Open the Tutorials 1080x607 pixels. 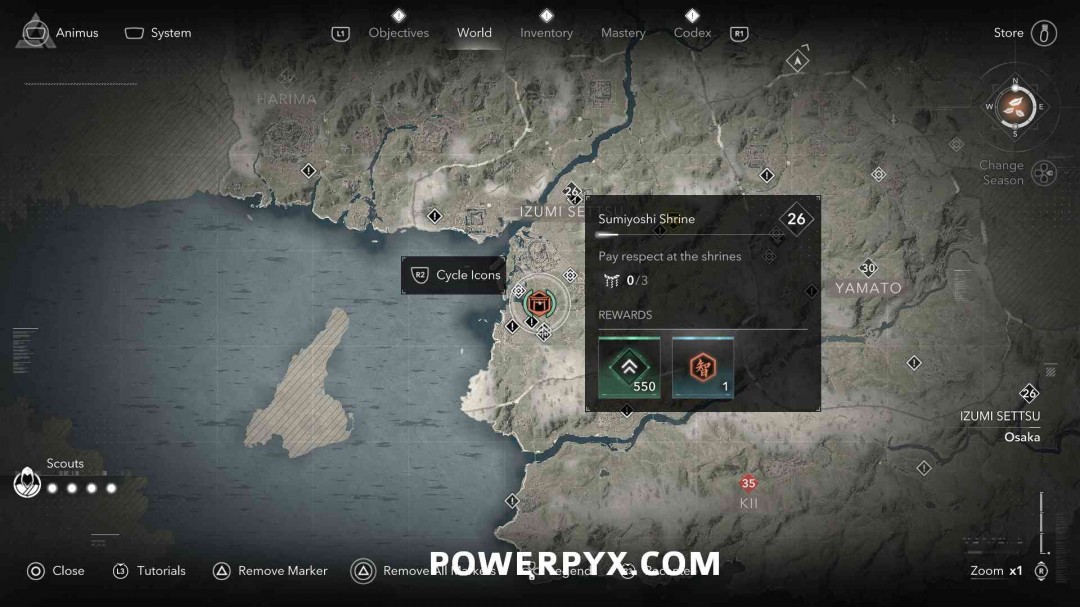149,571
